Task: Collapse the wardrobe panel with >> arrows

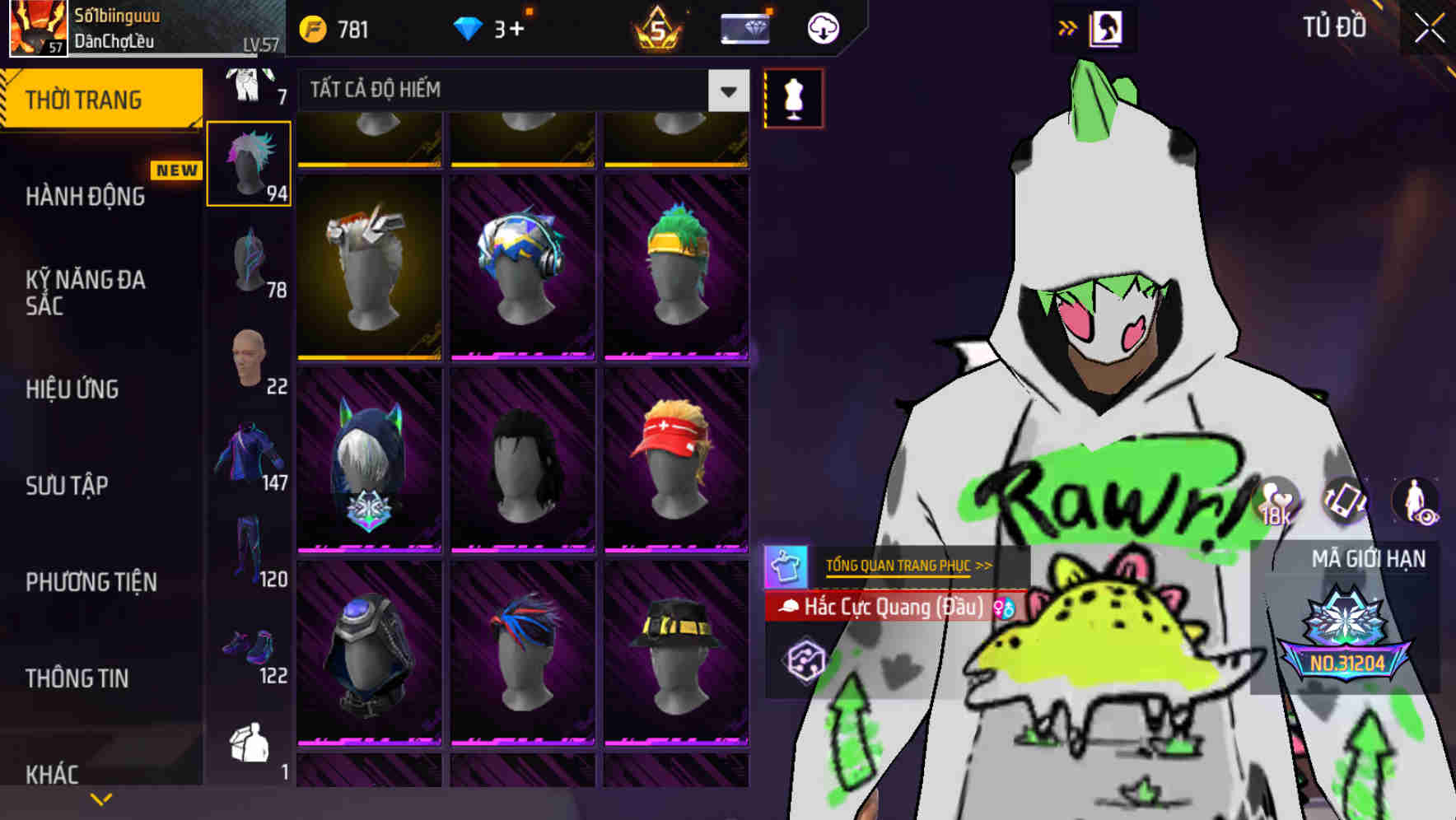Action: 1067,26
